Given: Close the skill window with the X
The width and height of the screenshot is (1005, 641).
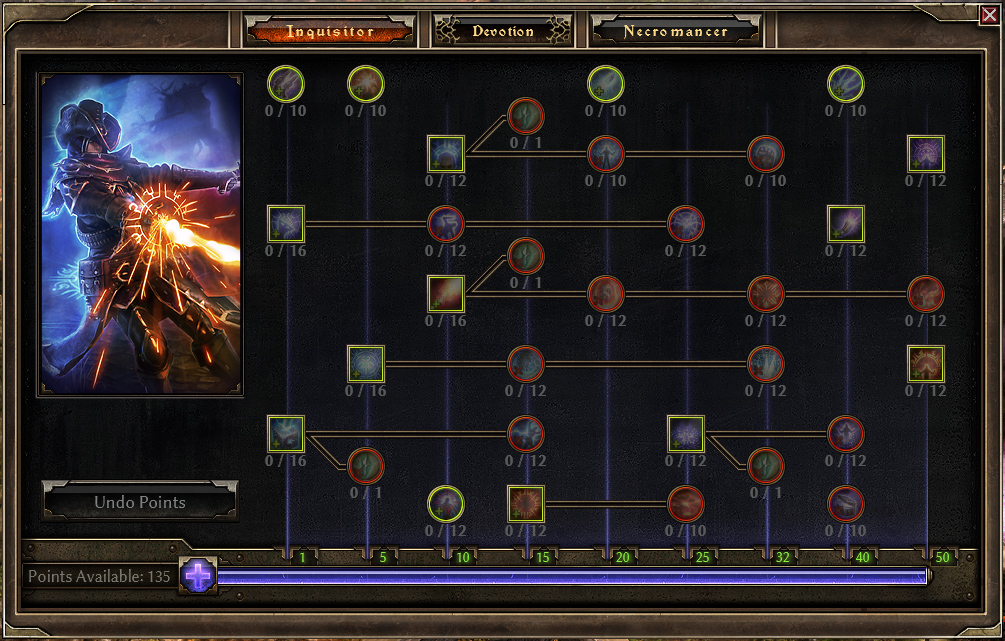Looking at the screenshot, I should point(989,14).
